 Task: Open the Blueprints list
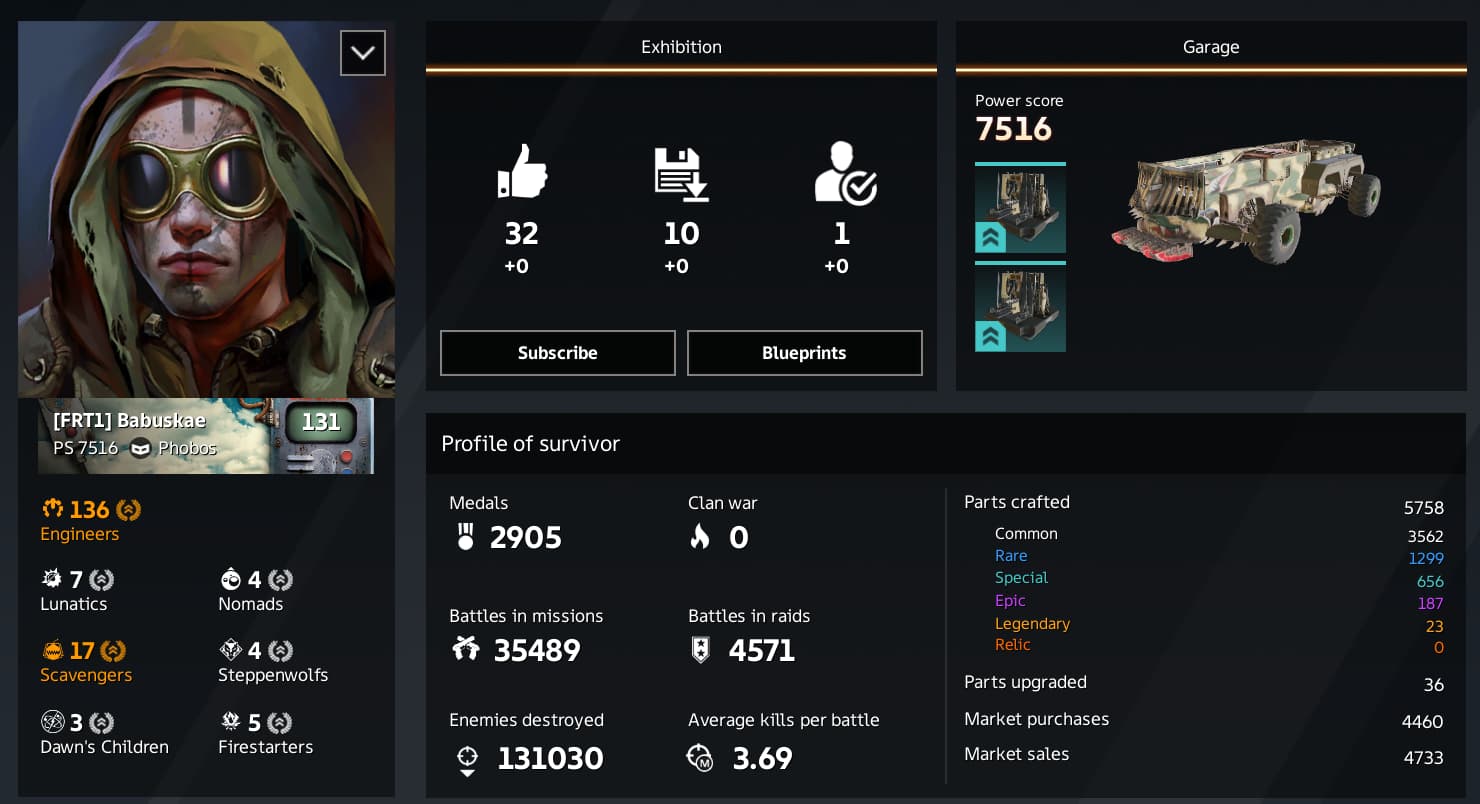click(x=804, y=353)
